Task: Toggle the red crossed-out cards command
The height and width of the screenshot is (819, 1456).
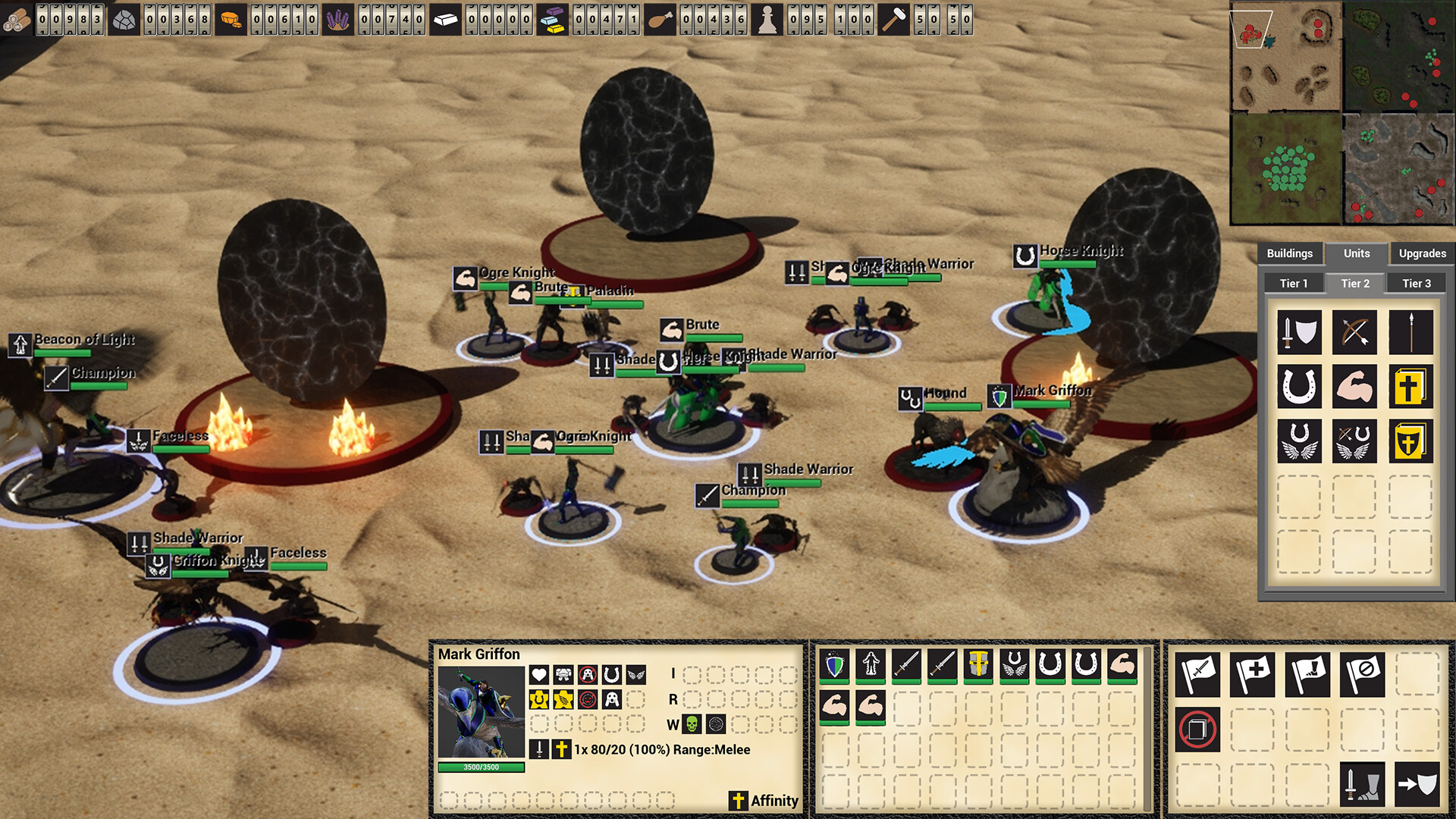Action: (x=1197, y=730)
